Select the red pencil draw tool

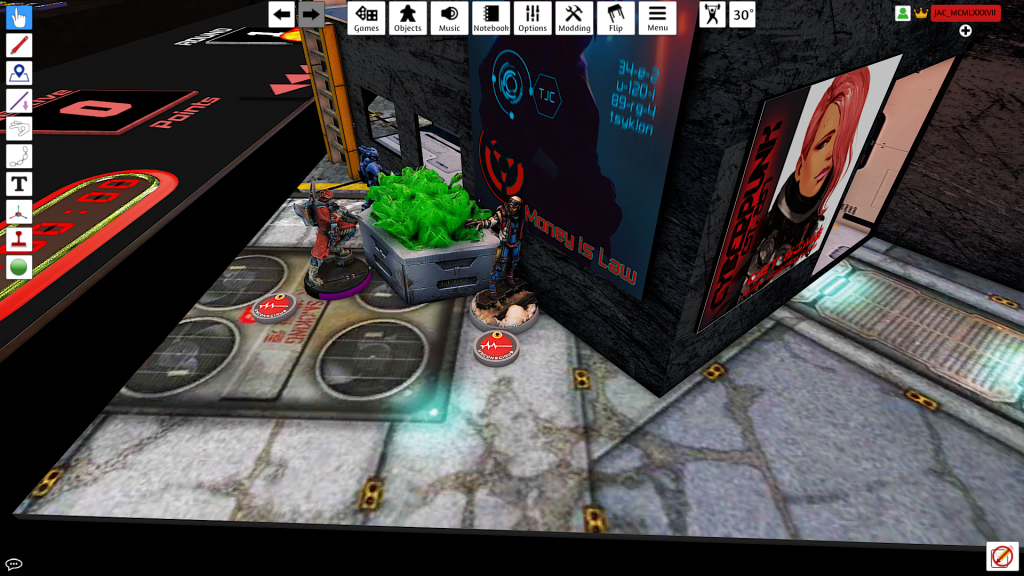click(x=19, y=45)
